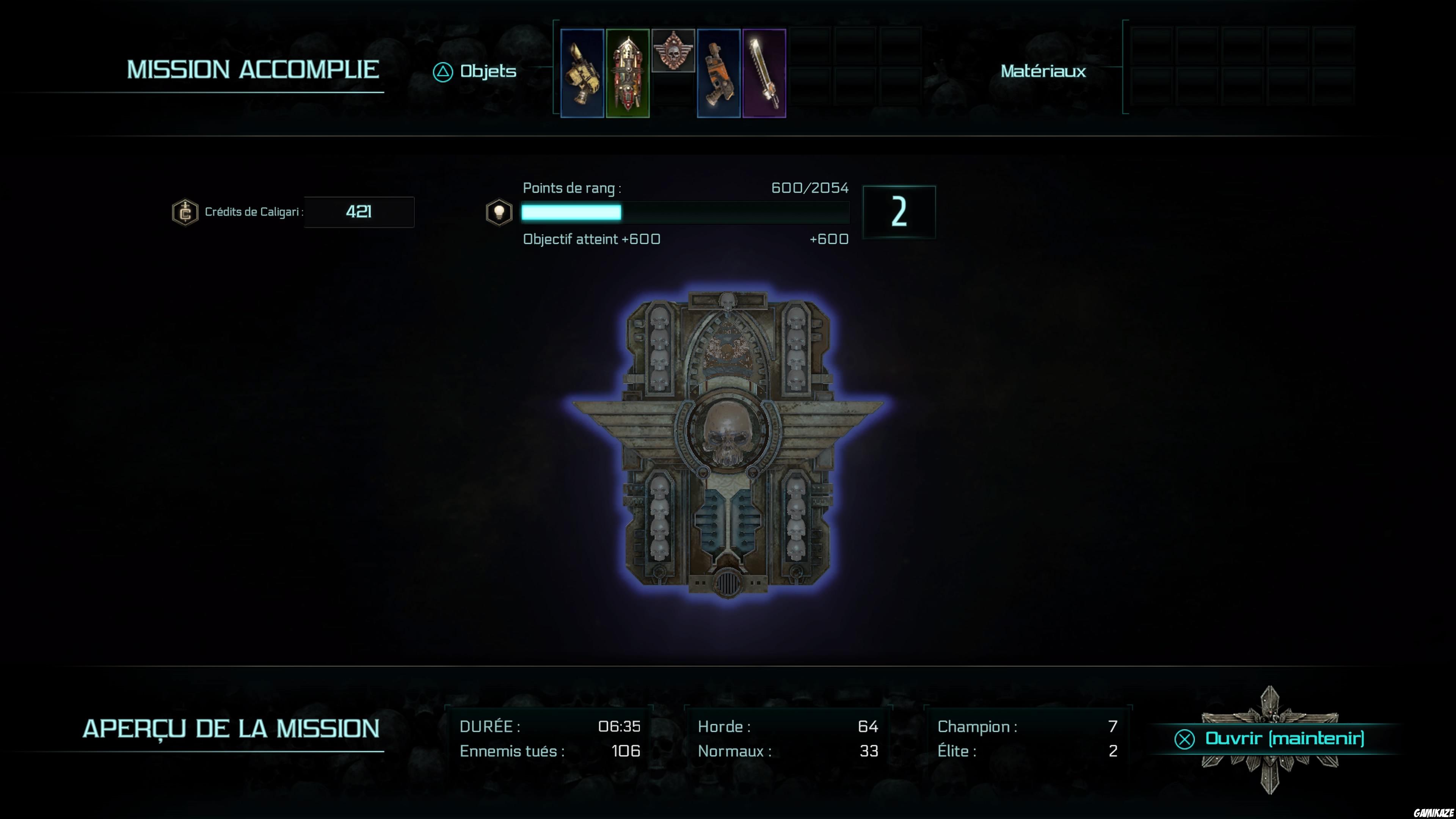The width and height of the screenshot is (1456, 819).
Task: Click the rank level 2 box
Action: 899,212
